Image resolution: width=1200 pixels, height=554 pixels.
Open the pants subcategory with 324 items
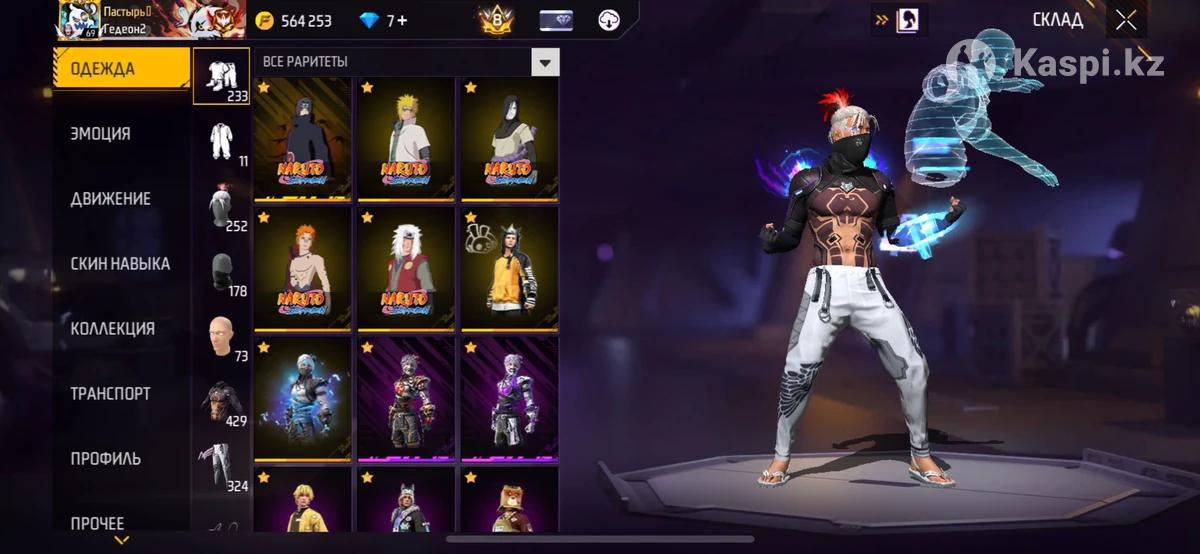[221, 467]
